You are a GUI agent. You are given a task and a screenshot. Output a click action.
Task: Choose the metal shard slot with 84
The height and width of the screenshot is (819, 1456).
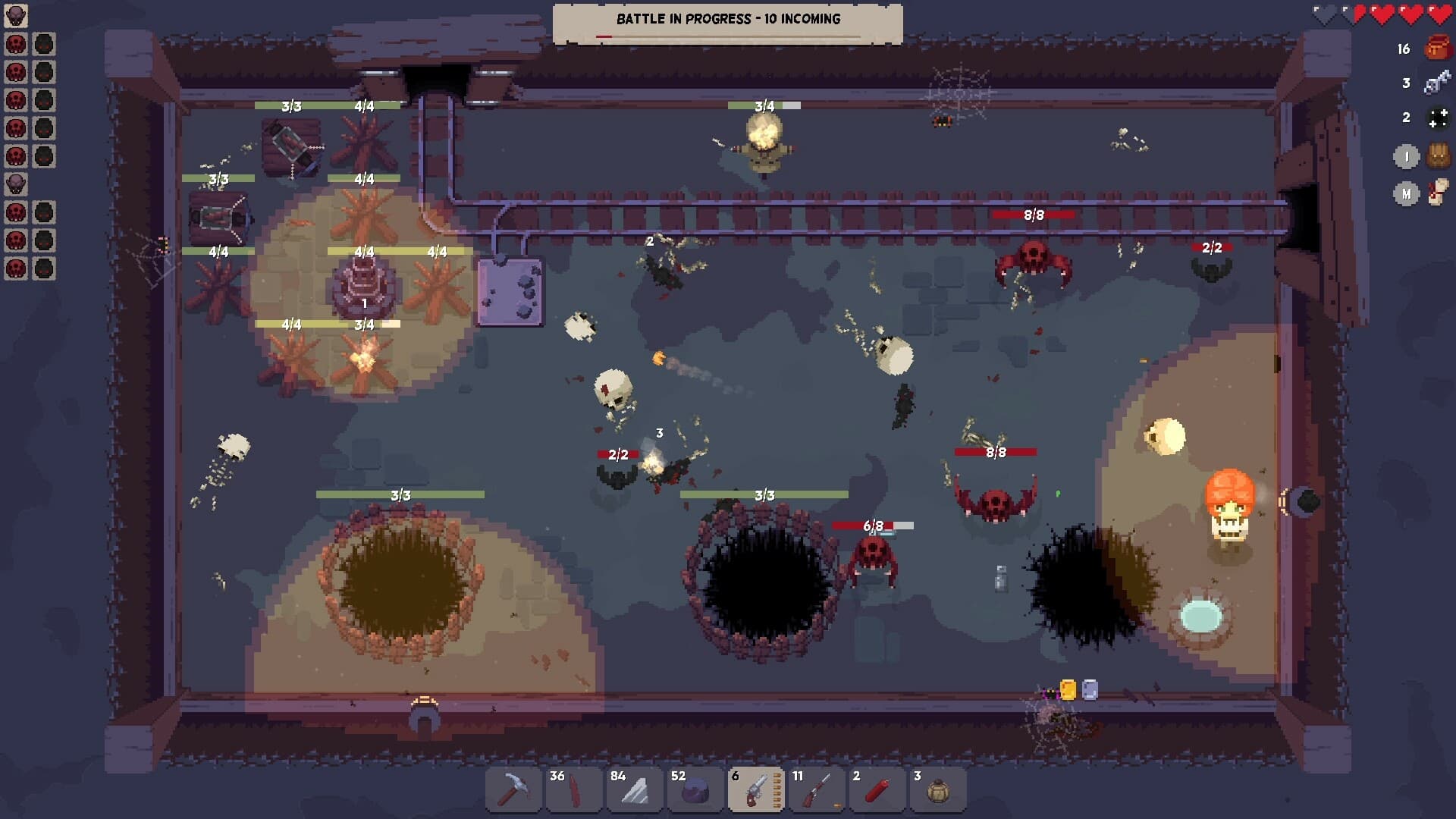point(635,791)
